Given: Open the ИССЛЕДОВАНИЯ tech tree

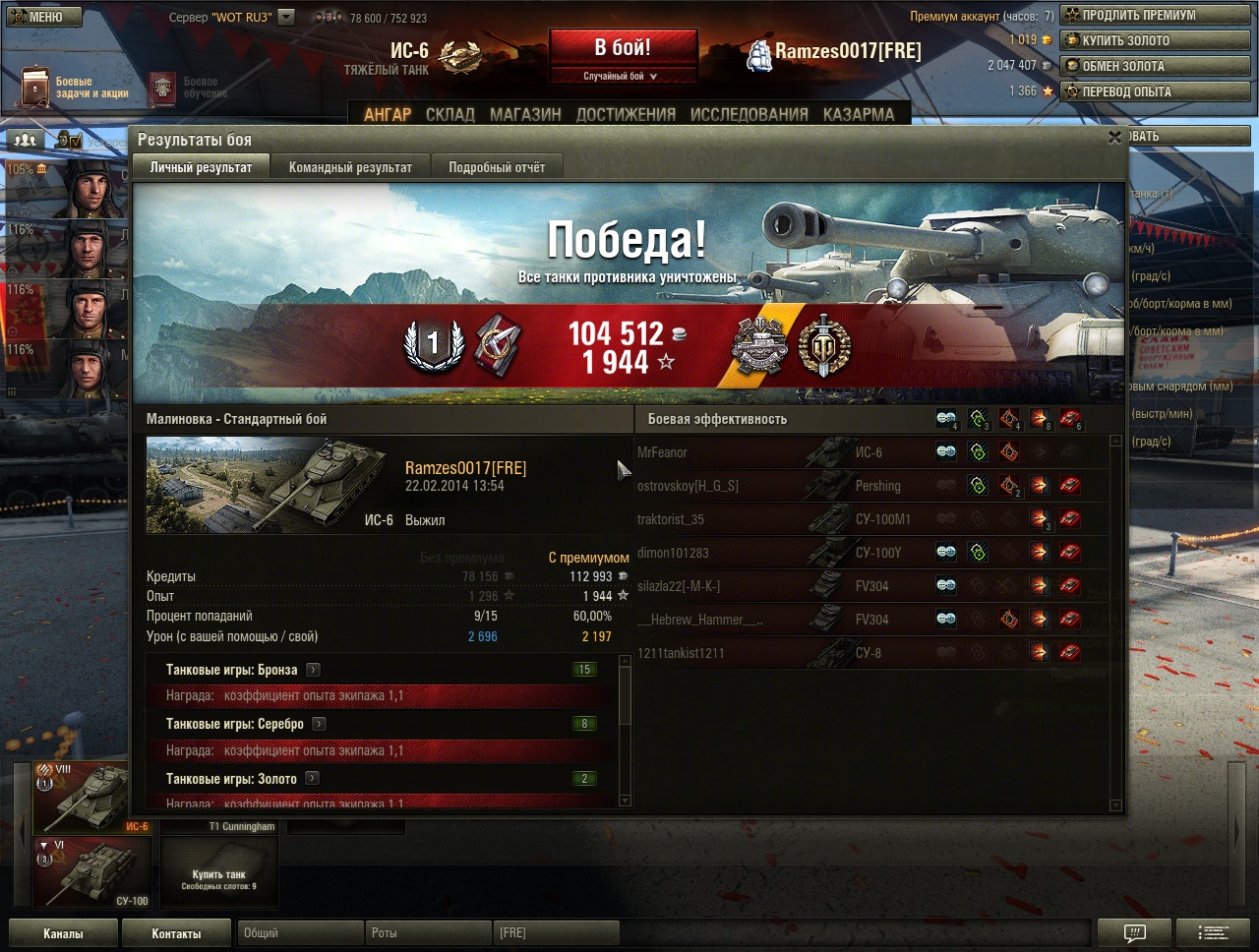Looking at the screenshot, I should [749, 114].
